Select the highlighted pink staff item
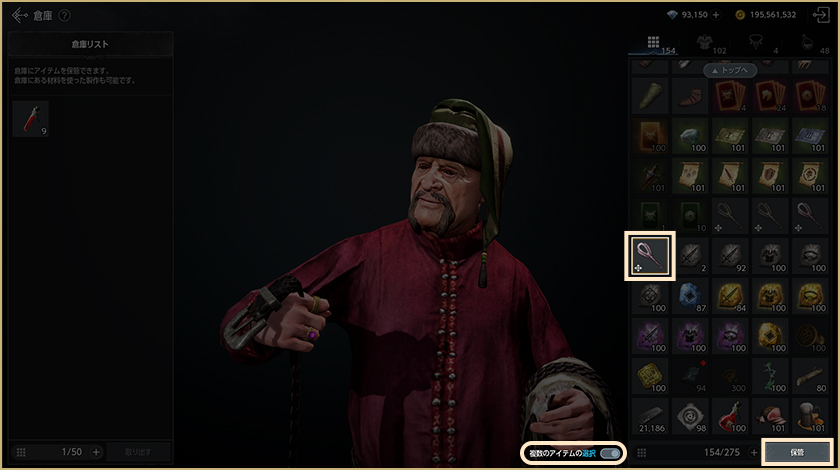Viewport: 840px width, 470px height. (x=650, y=256)
